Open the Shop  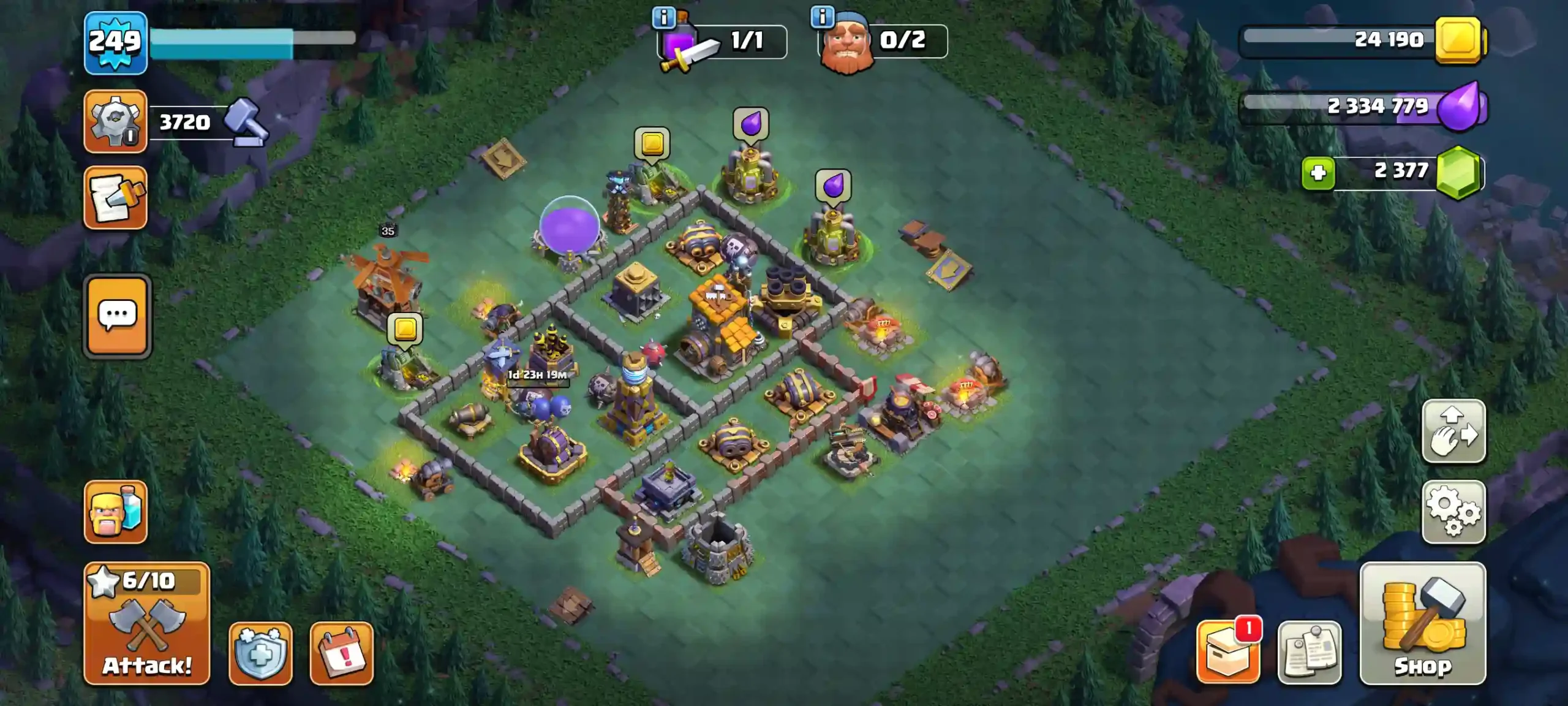(1422, 623)
